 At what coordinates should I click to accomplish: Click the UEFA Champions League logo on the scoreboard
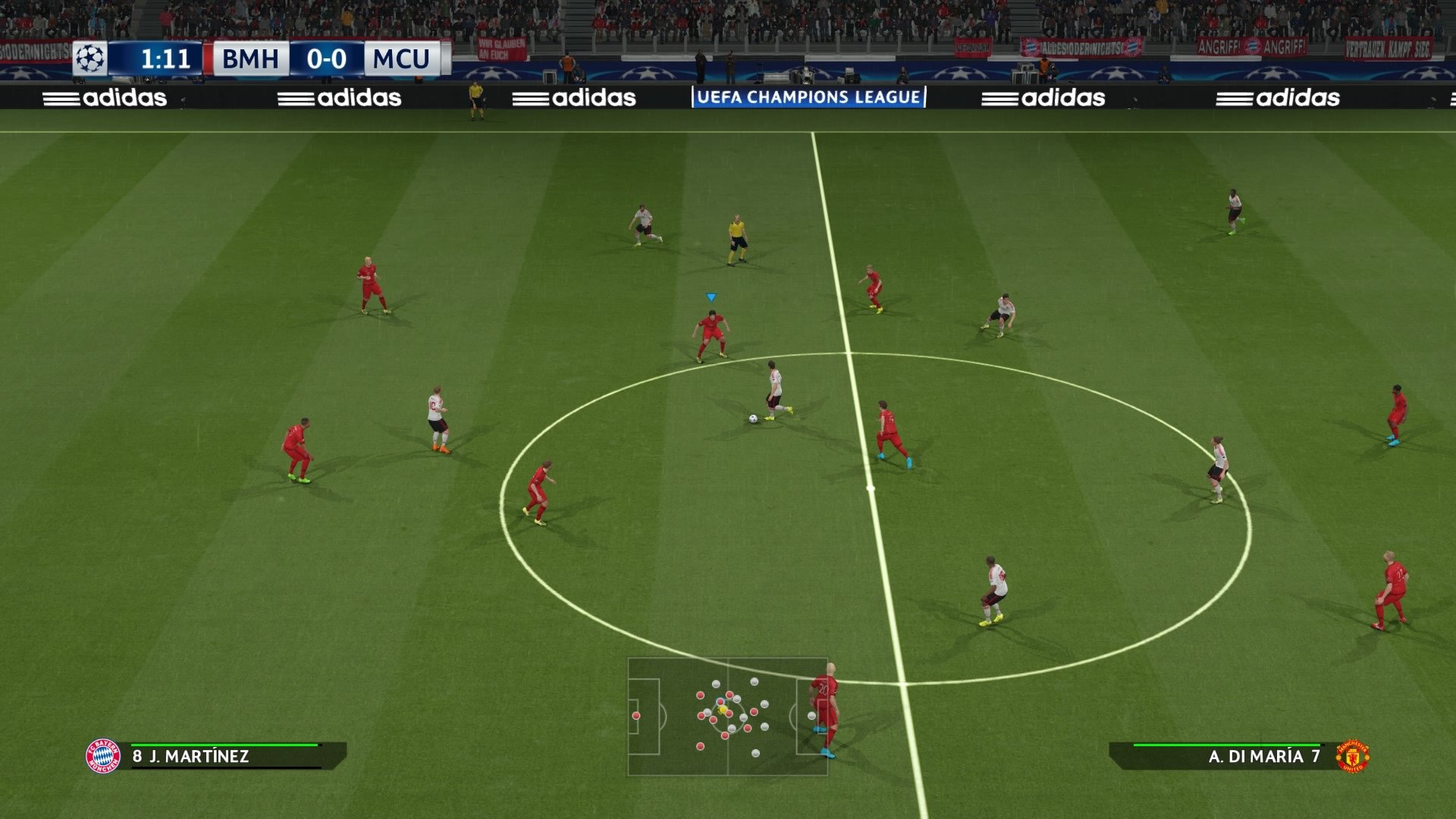pyautogui.click(x=91, y=58)
